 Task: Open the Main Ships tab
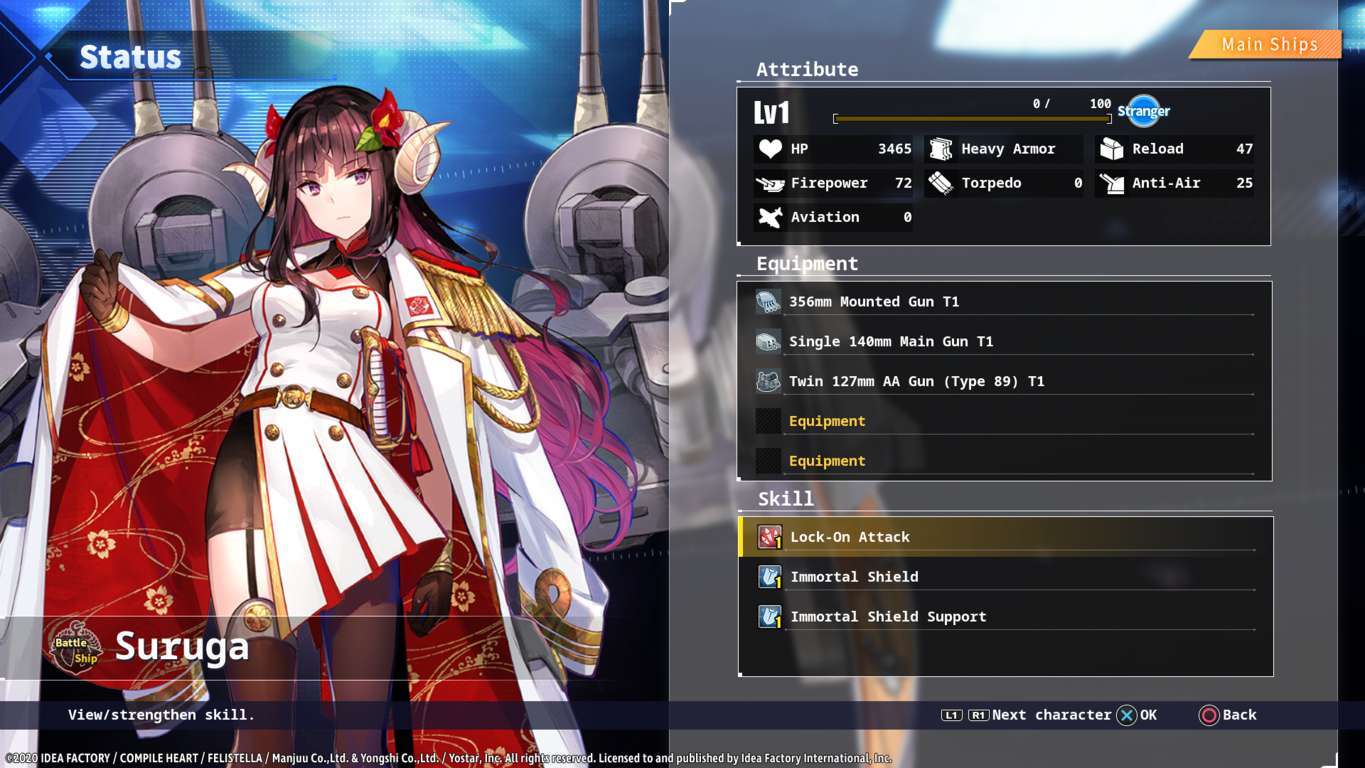pos(1268,45)
